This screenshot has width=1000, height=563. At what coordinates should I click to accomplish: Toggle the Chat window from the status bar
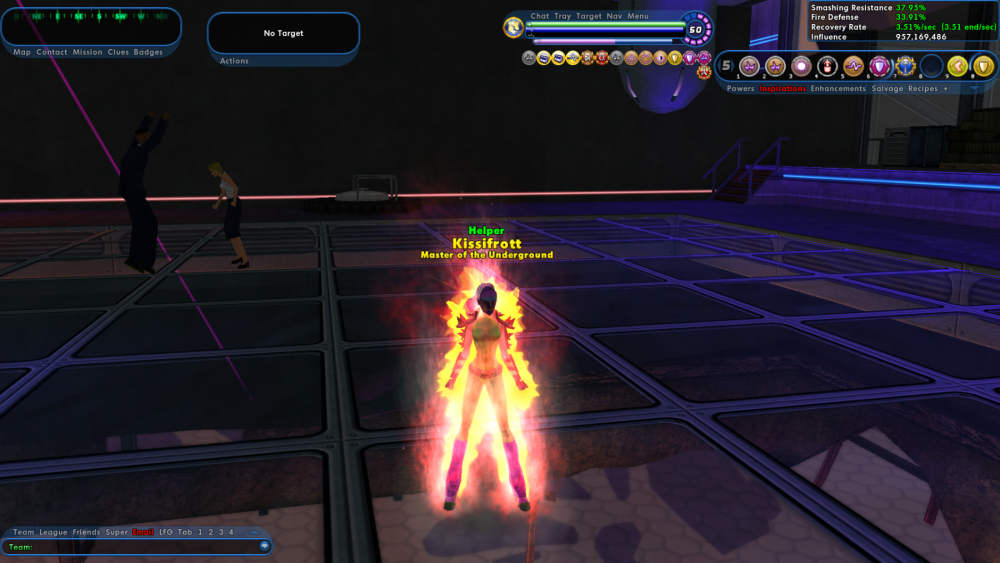click(540, 16)
